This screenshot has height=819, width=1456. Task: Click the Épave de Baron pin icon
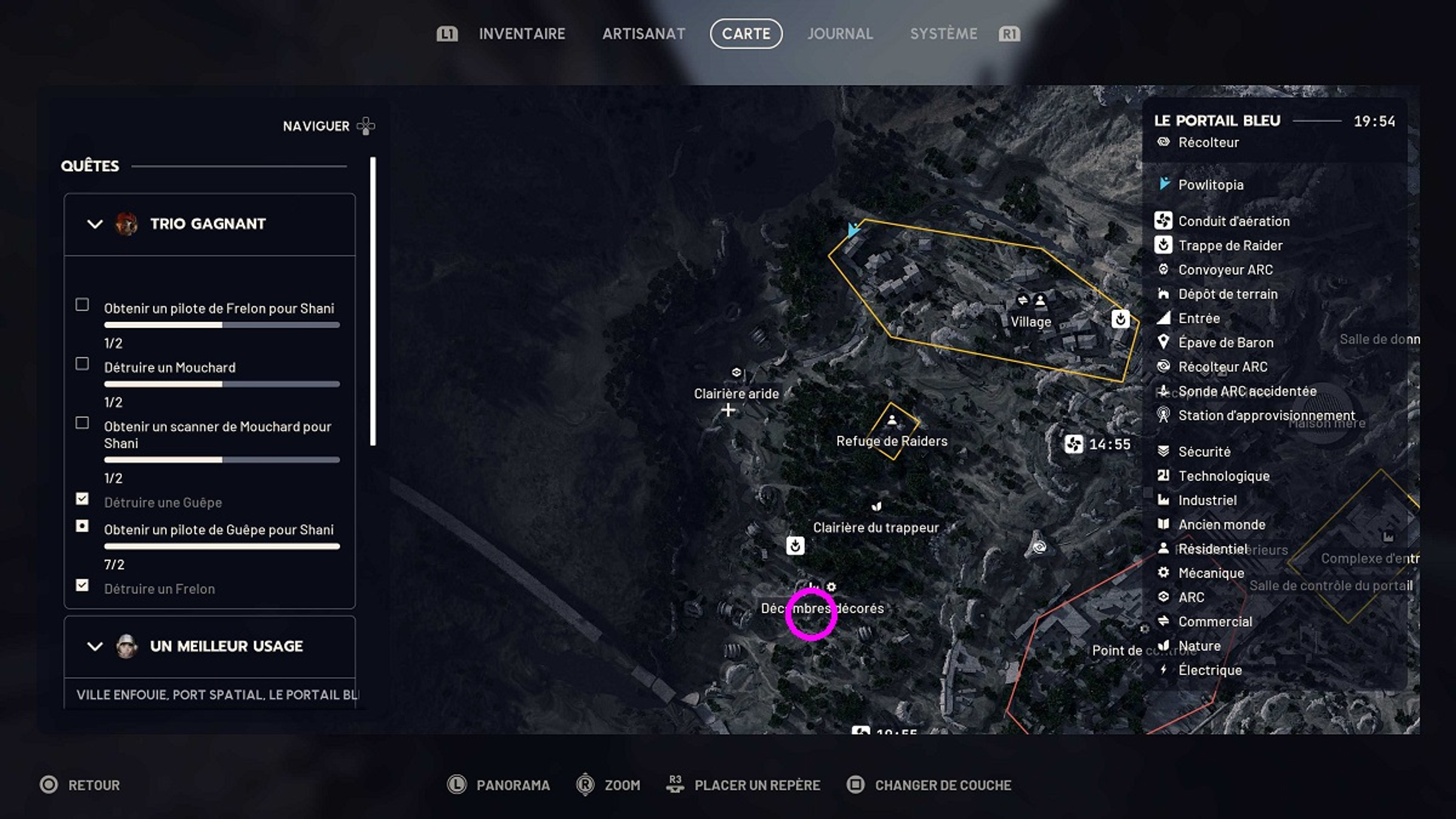tap(1164, 342)
